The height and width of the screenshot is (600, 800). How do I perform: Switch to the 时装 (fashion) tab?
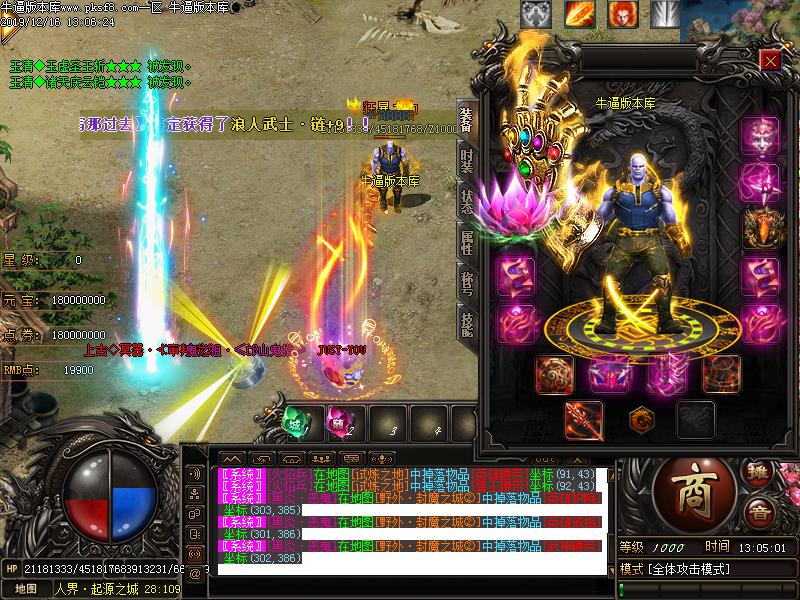point(466,162)
